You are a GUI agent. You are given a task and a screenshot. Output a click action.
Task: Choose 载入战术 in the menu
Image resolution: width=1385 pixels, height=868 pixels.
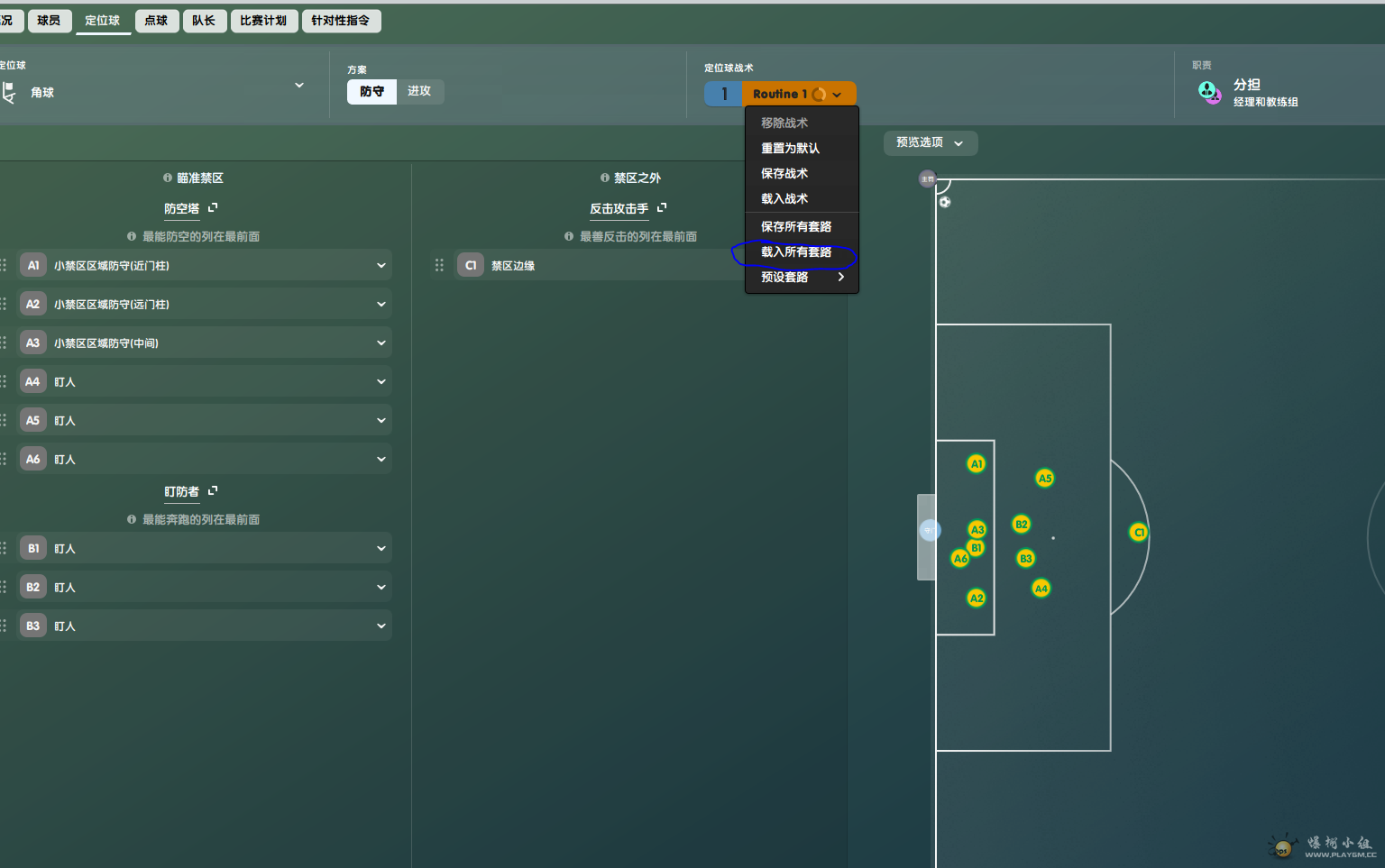click(784, 198)
